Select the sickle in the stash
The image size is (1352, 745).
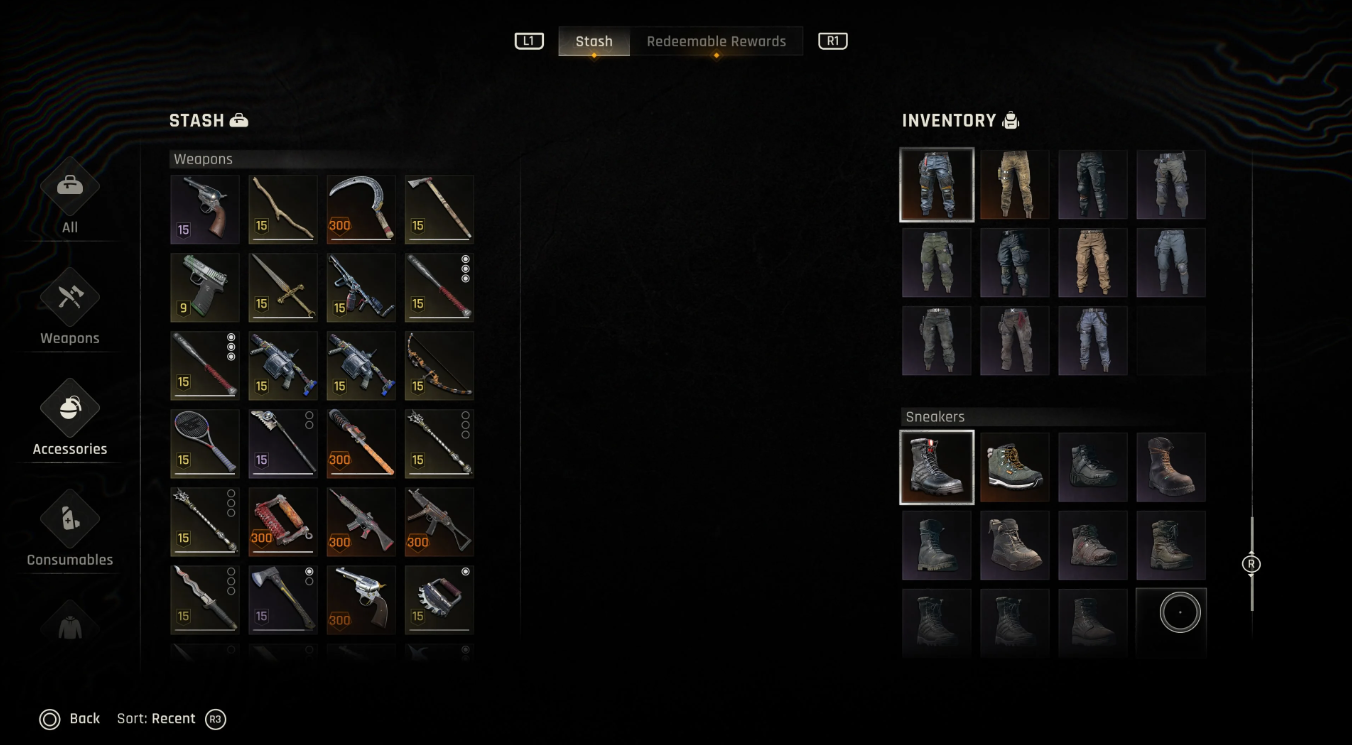click(x=361, y=210)
